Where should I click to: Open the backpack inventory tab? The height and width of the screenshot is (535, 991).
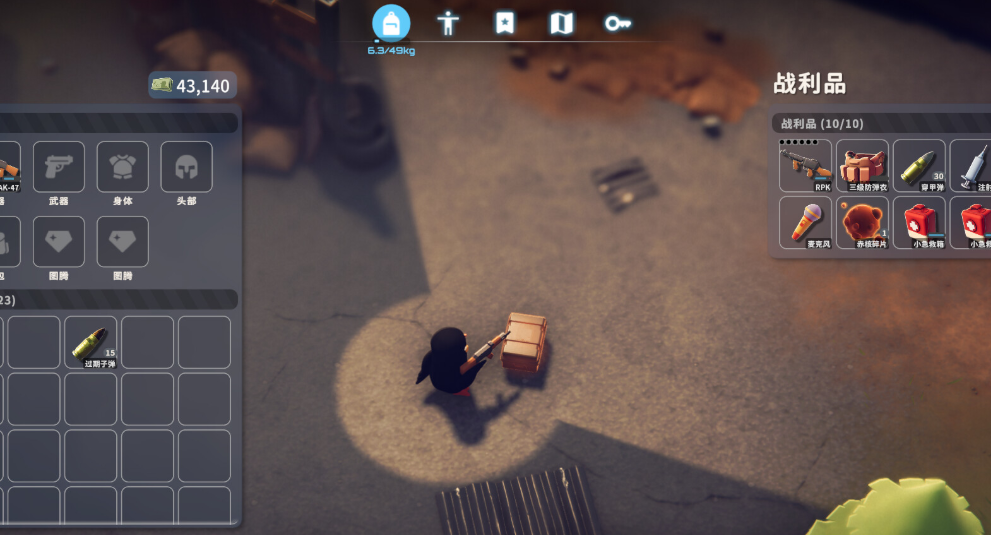point(391,23)
